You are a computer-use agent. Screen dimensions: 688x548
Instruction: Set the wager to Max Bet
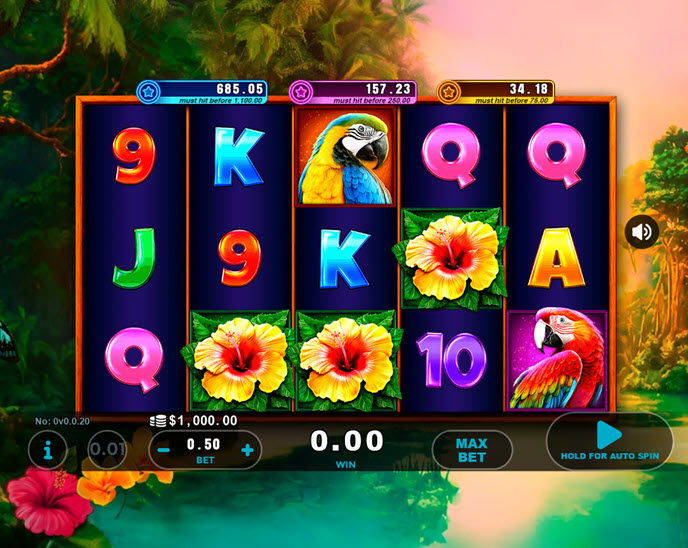pyautogui.click(x=471, y=450)
